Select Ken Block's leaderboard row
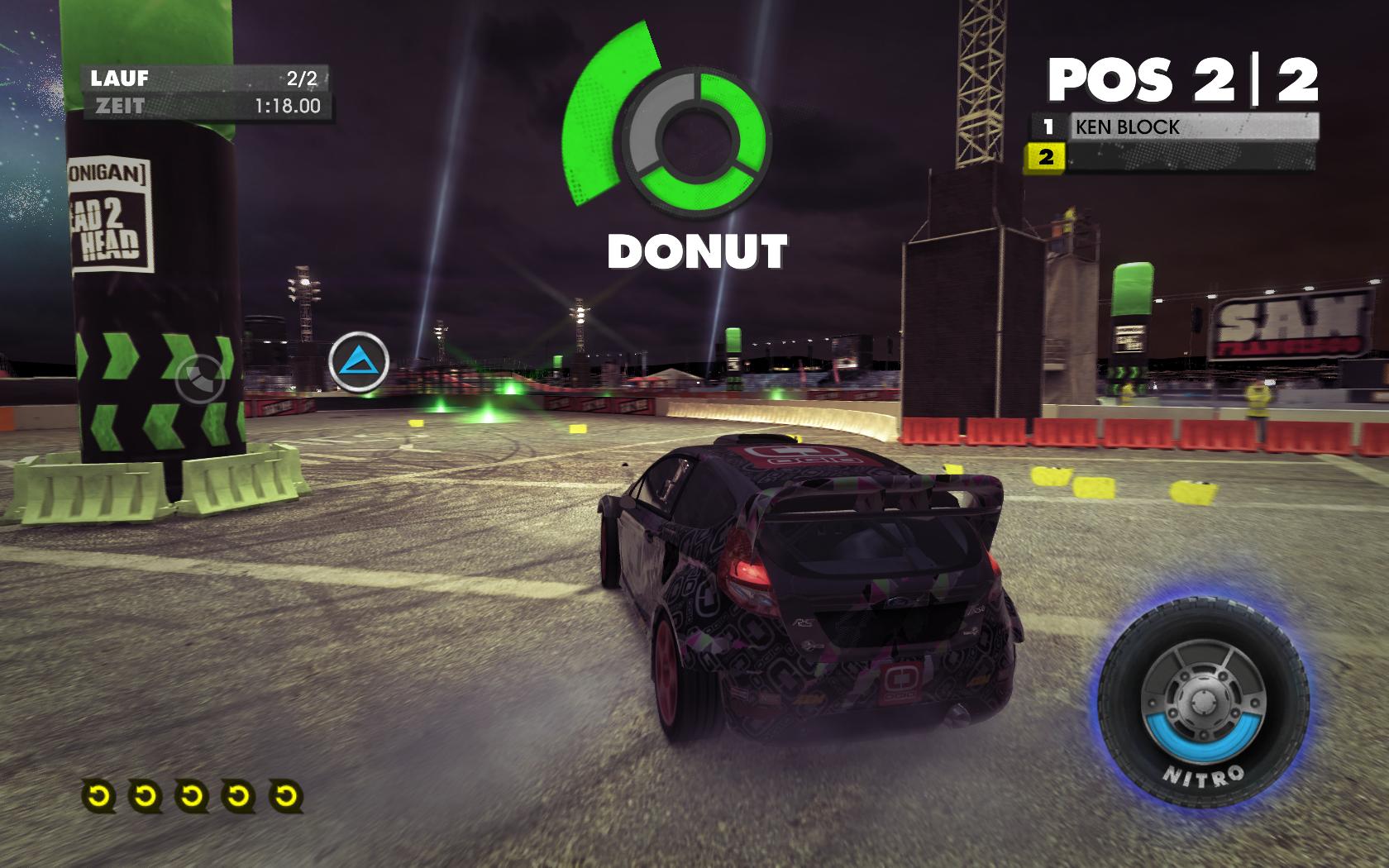 pos(1174,127)
